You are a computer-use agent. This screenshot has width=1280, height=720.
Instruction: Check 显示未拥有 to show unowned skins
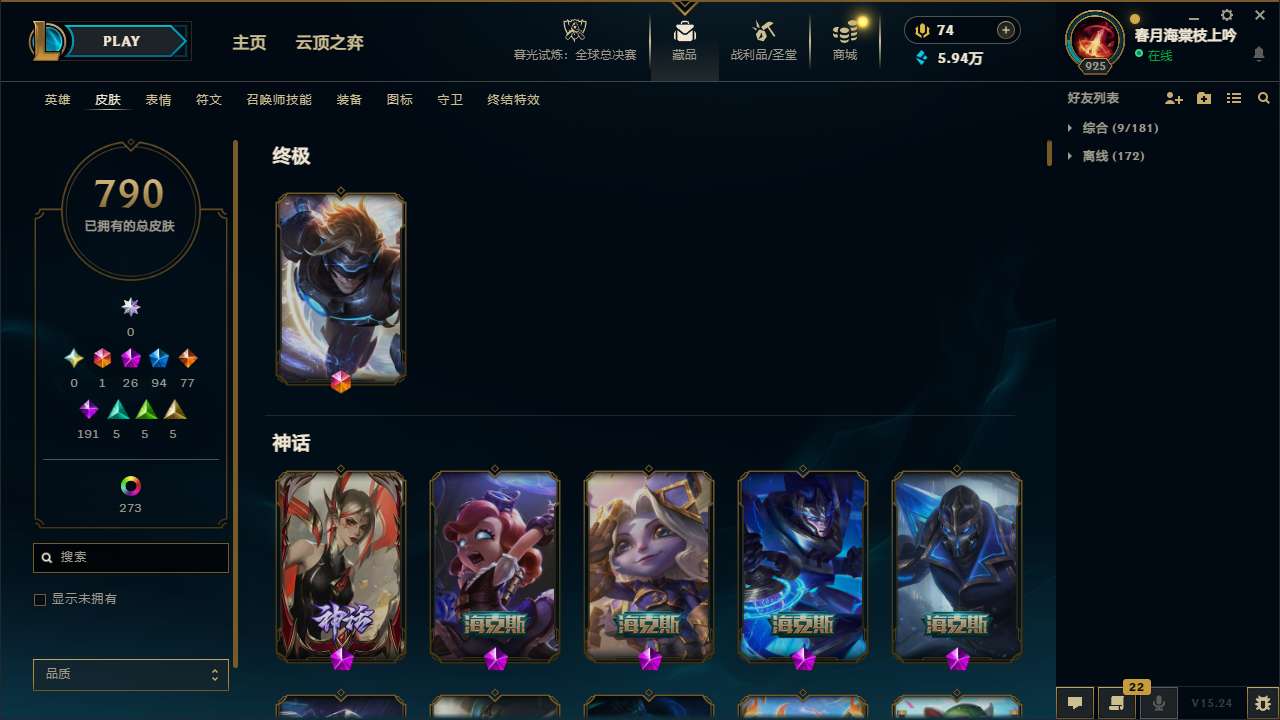[40, 599]
